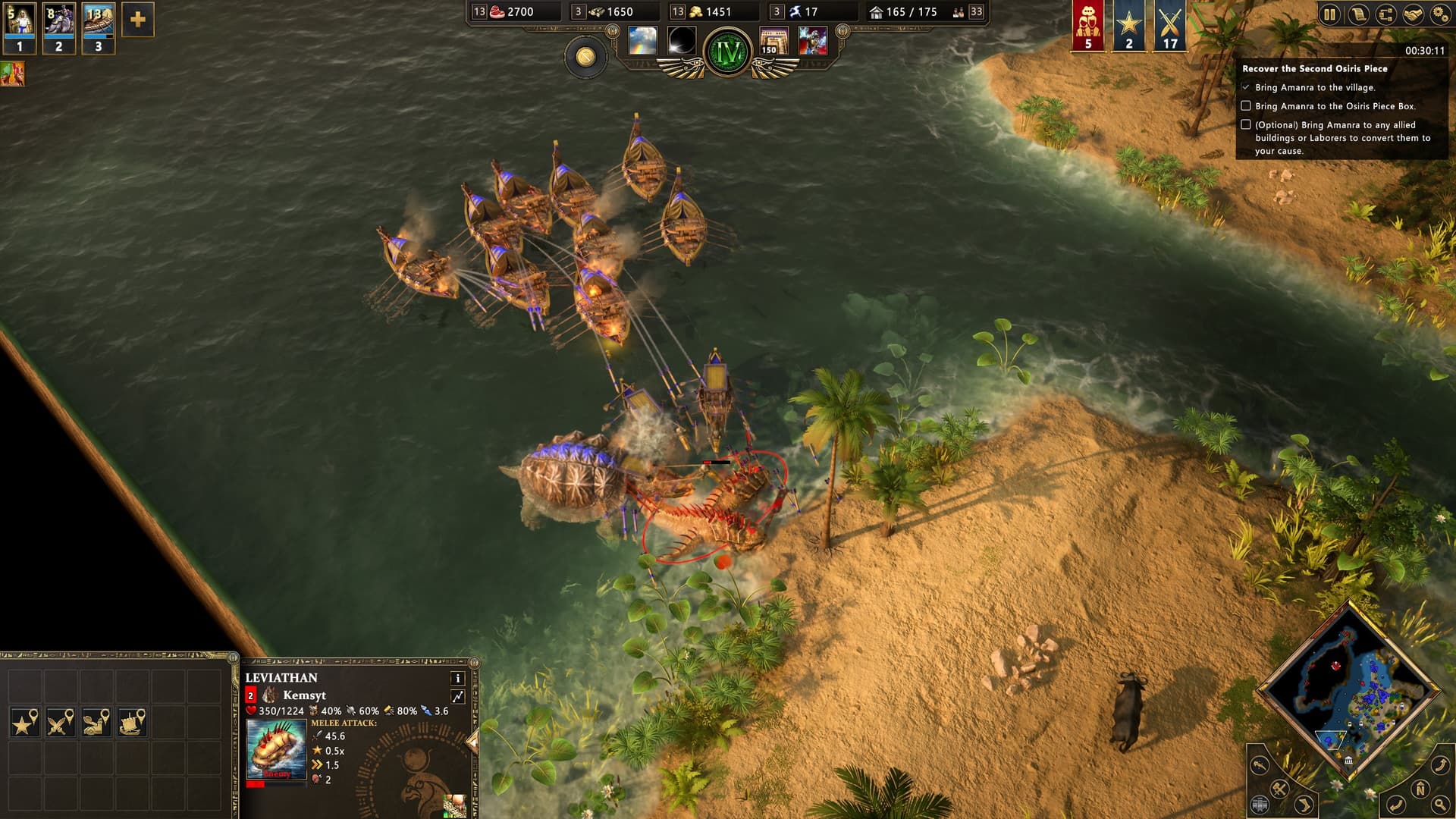Click the Leviathan portrait
1456x819 pixels.
click(276, 749)
